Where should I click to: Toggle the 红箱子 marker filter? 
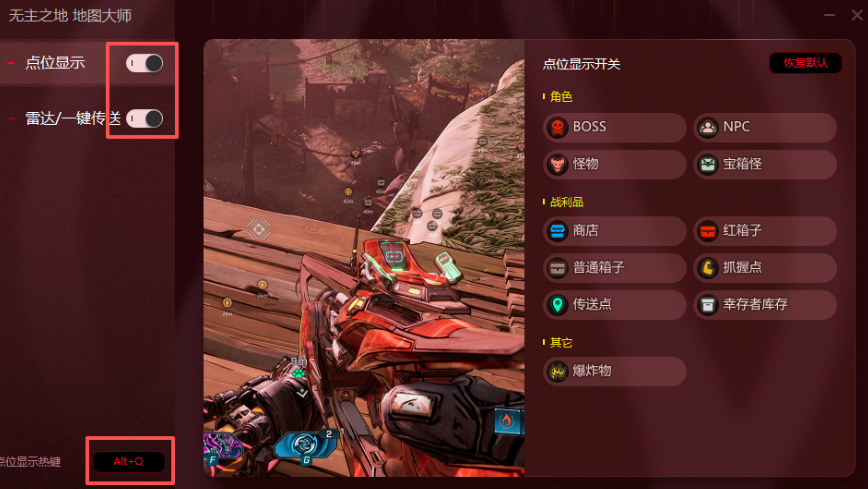tap(765, 231)
